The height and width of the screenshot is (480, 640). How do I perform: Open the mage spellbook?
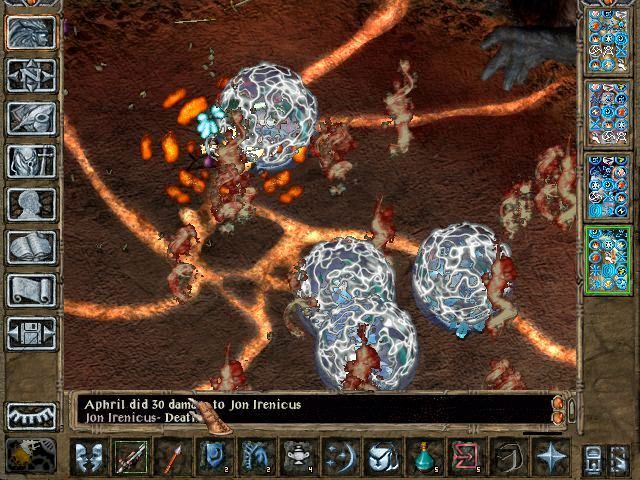click(31, 247)
